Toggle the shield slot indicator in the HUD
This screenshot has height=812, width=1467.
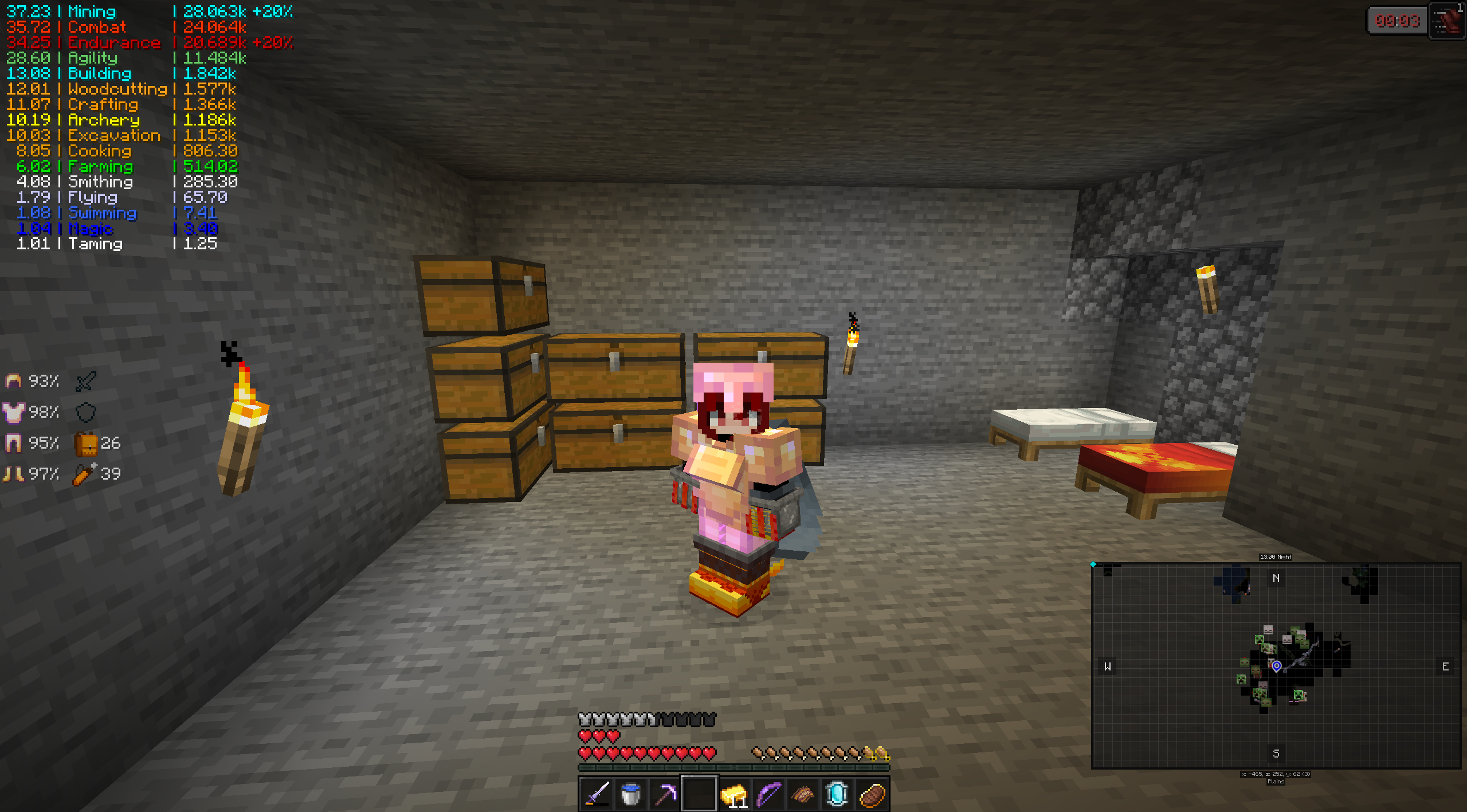(85, 412)
